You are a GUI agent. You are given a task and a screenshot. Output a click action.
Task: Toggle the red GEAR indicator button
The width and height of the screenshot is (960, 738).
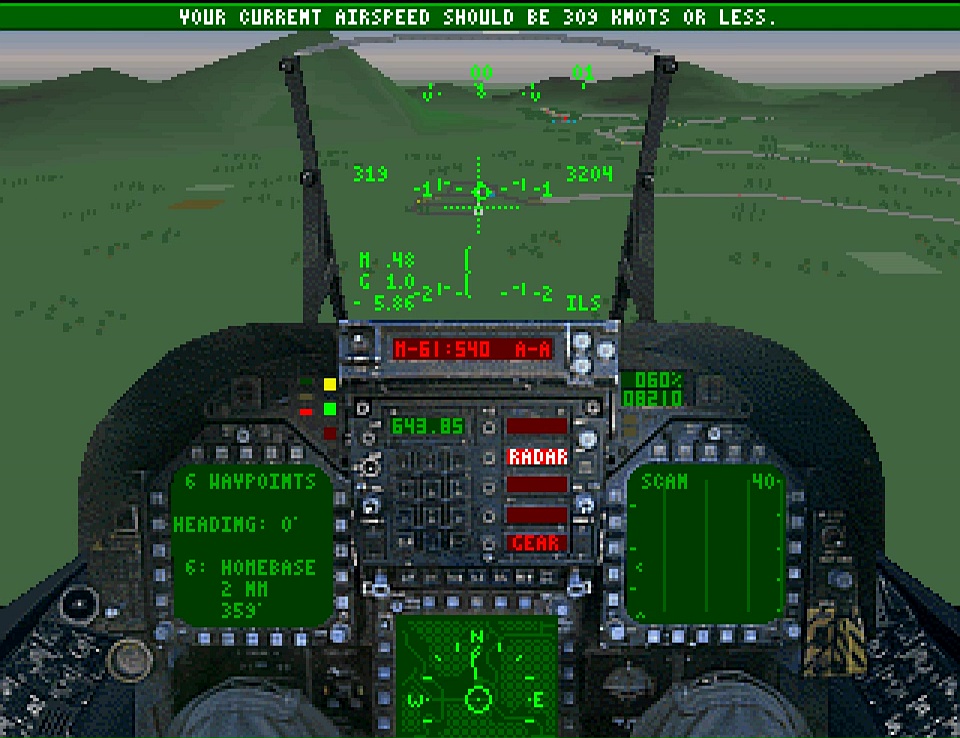point(537,543)
